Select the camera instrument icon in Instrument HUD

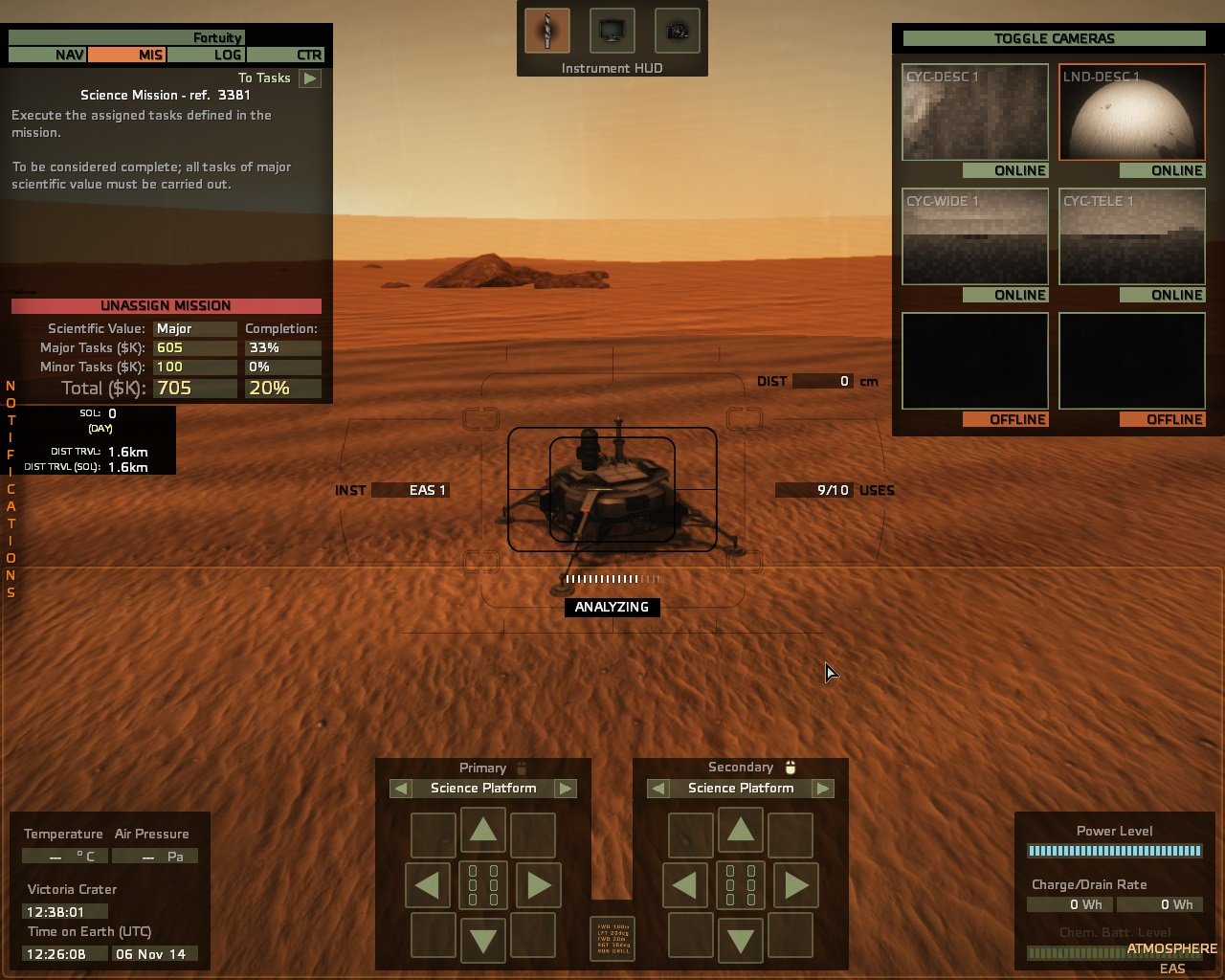click(675, 30)
